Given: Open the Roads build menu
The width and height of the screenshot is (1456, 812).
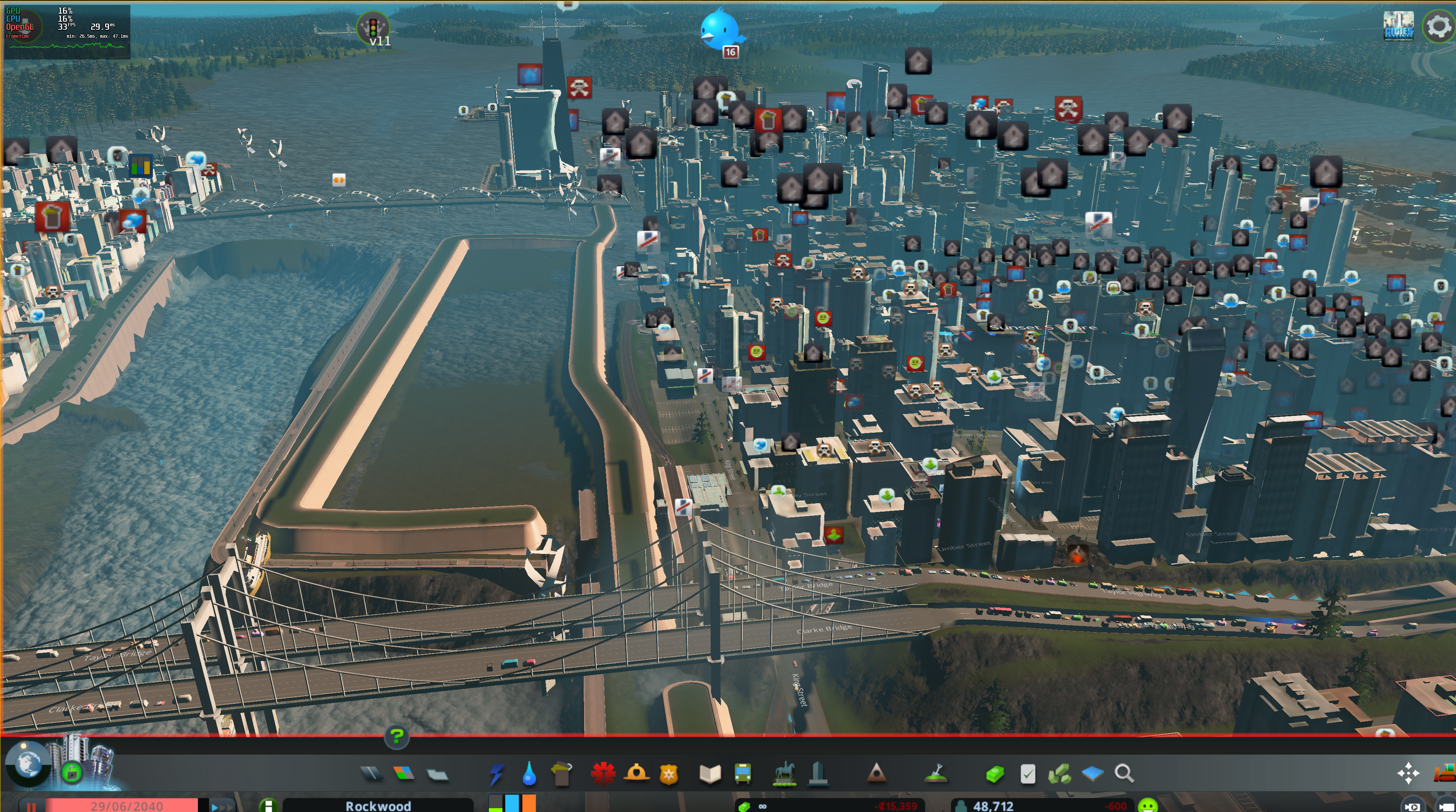Looking at the screenshot, I should click(371, 773).
